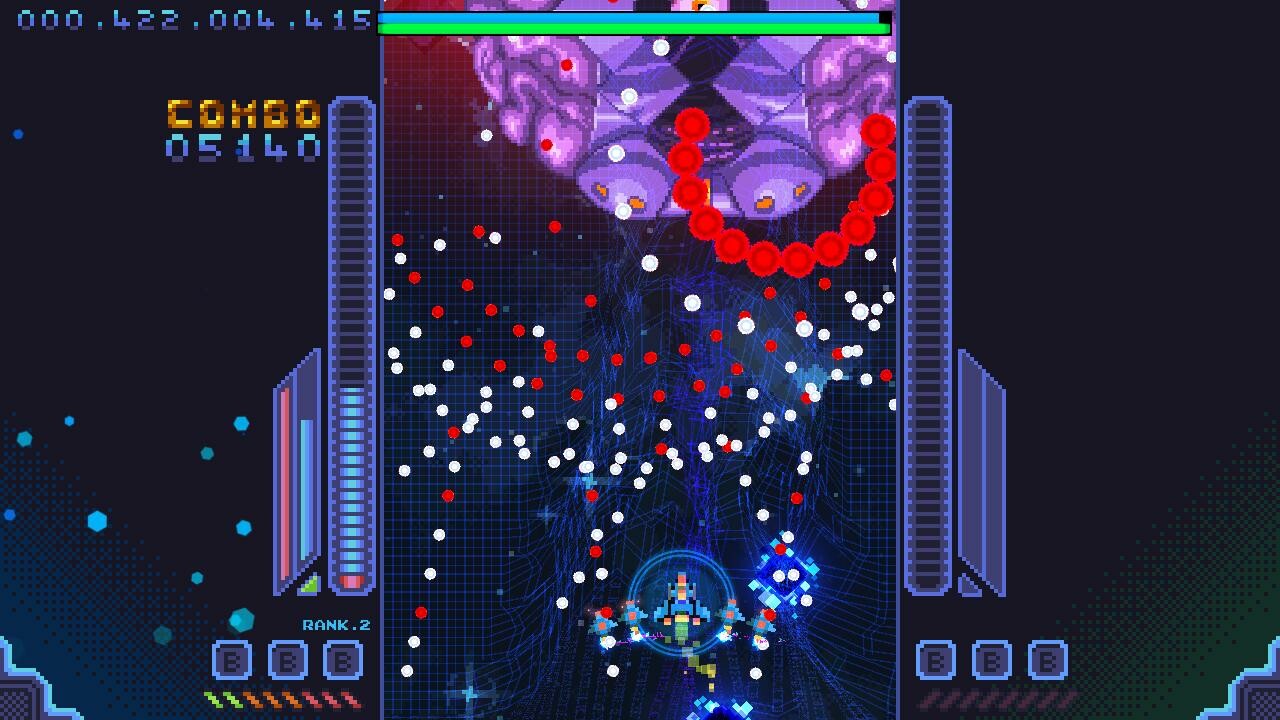Viewport: 1280px width, 720px height.
Task: Click the RANK.2 indicator label
Action: pos(337,623)
